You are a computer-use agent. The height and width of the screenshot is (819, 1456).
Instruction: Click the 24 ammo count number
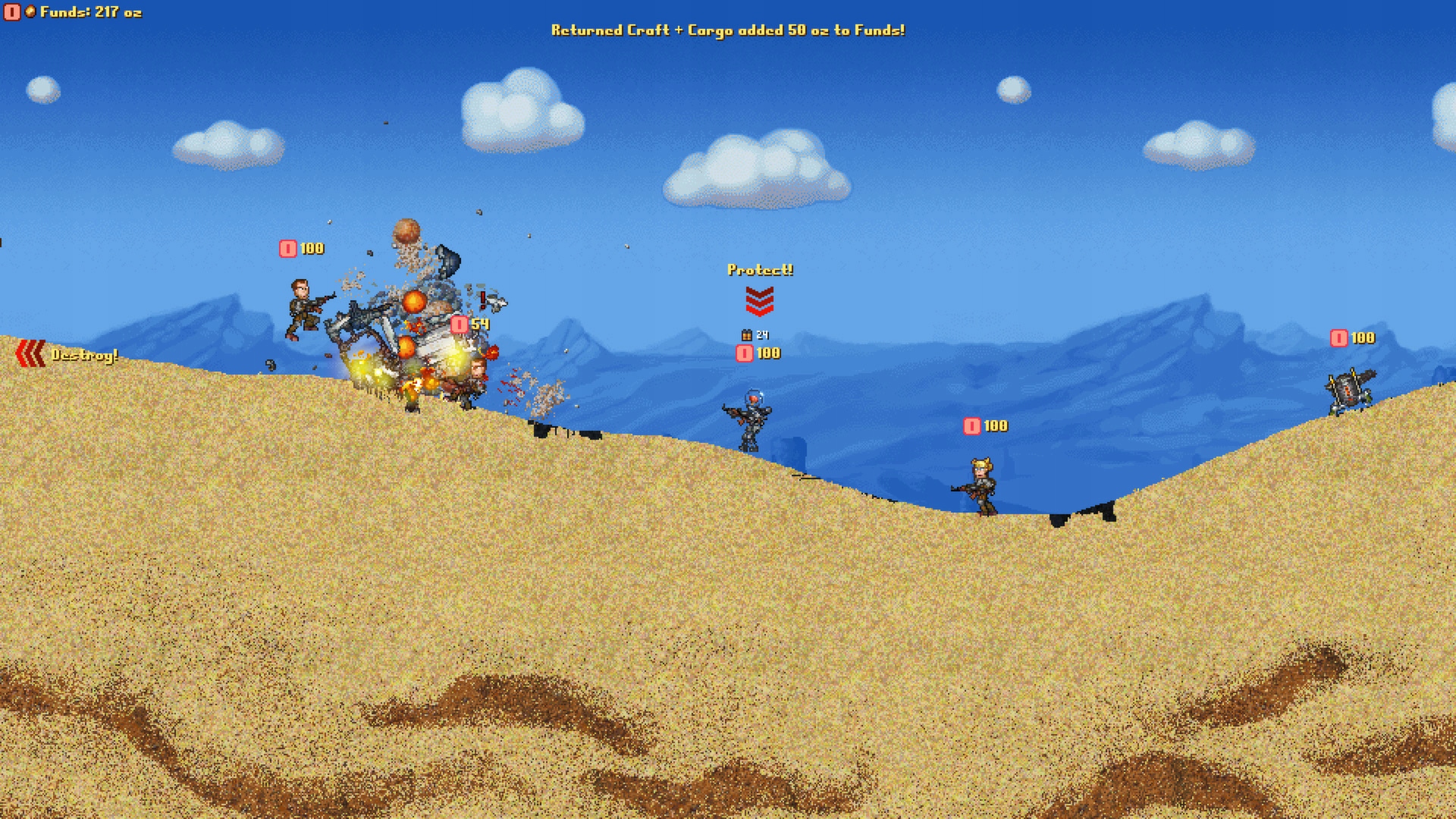(x=763, y=334)
